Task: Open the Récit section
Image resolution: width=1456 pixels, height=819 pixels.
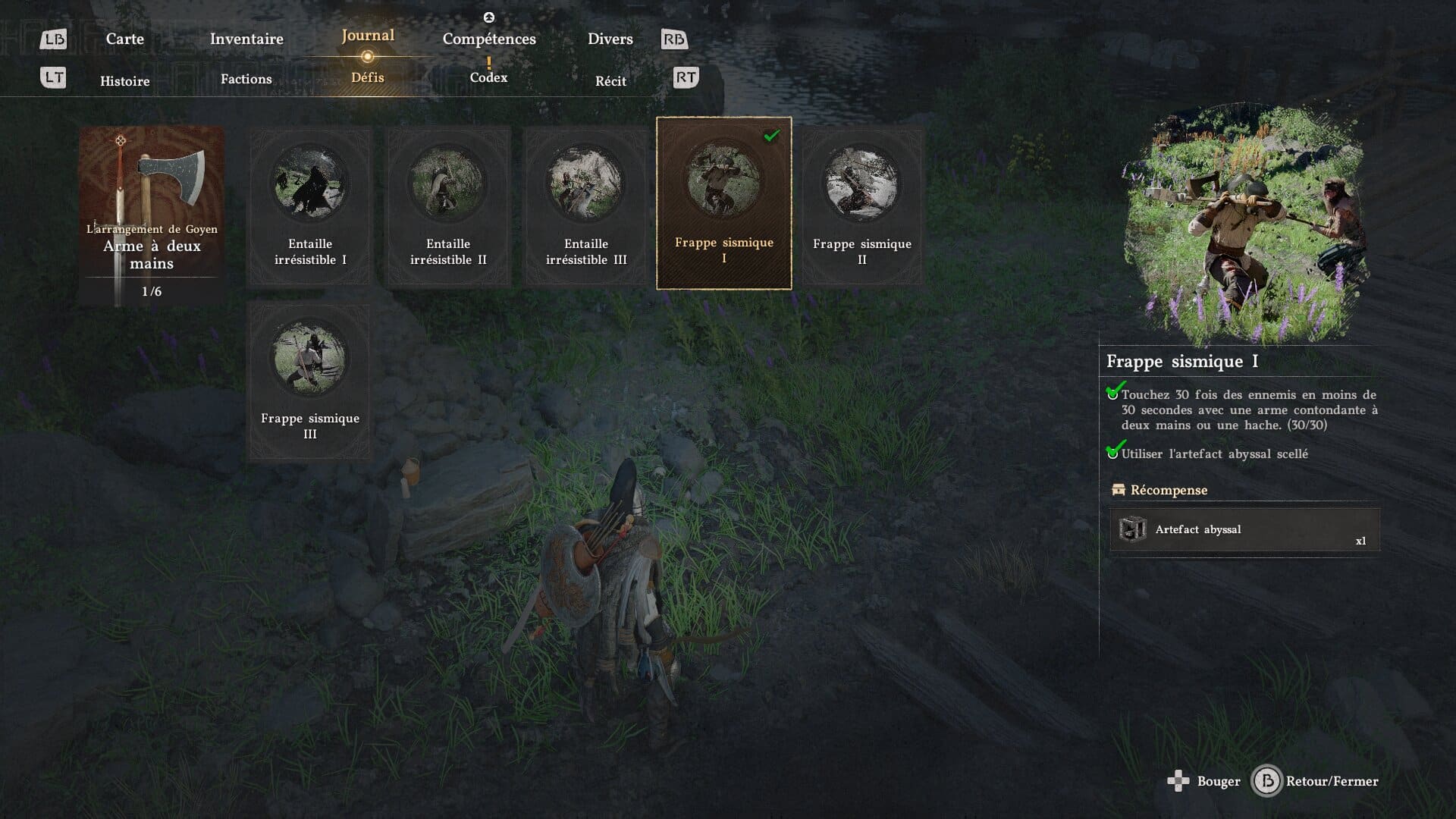Action: point(610,81)
